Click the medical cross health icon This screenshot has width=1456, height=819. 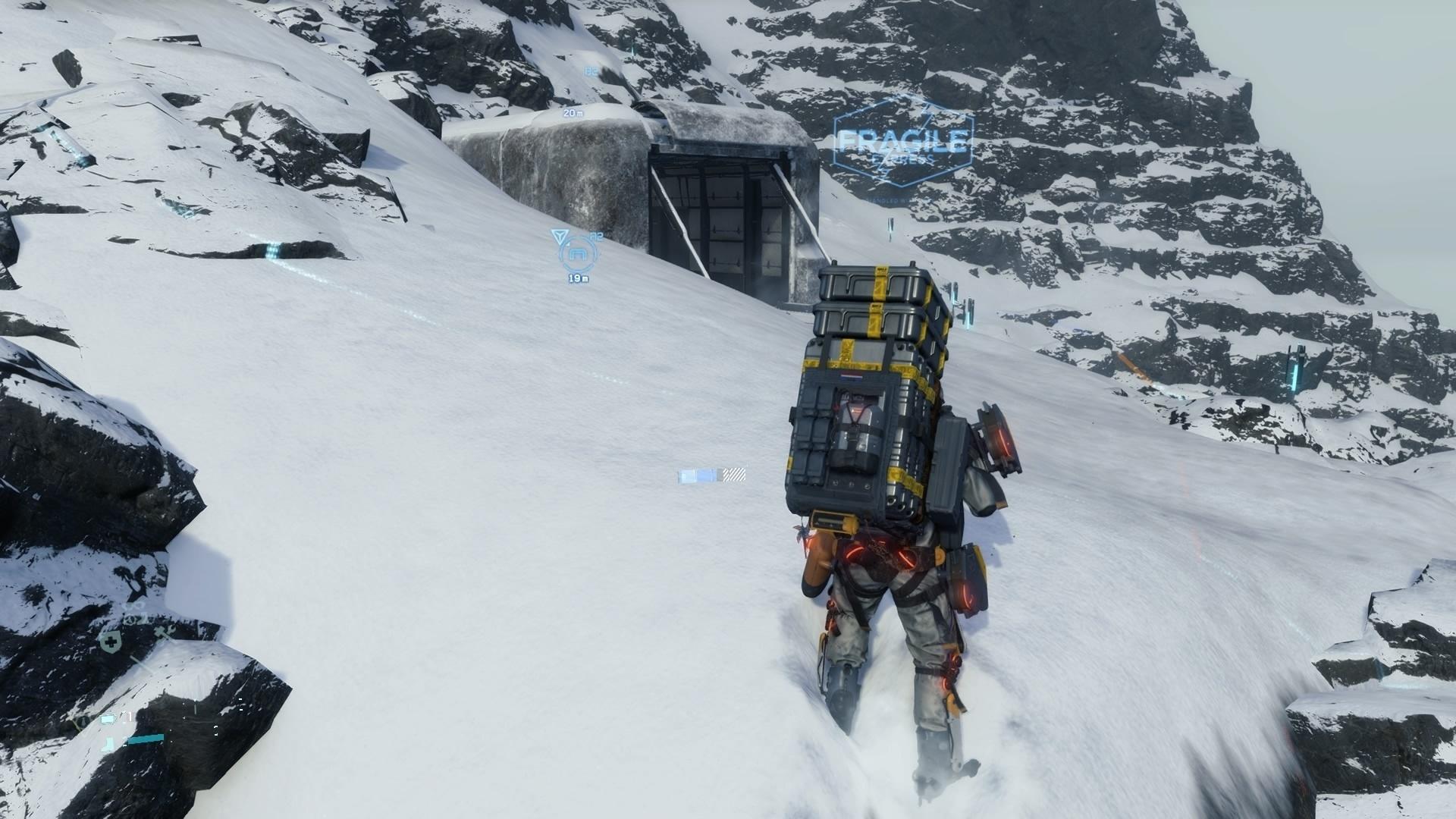tap(111, 641)
